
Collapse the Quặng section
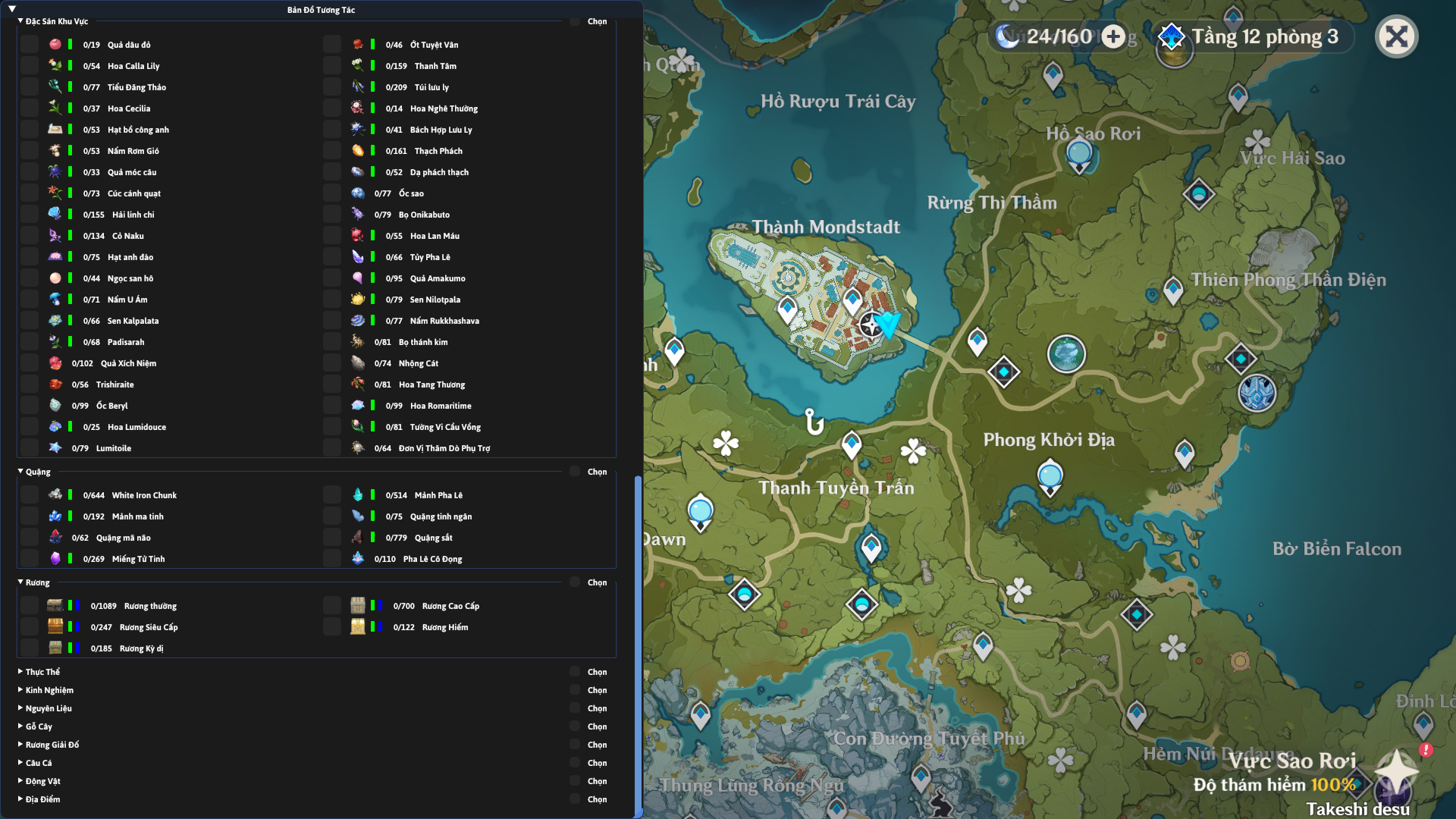(x=20, y=472)
